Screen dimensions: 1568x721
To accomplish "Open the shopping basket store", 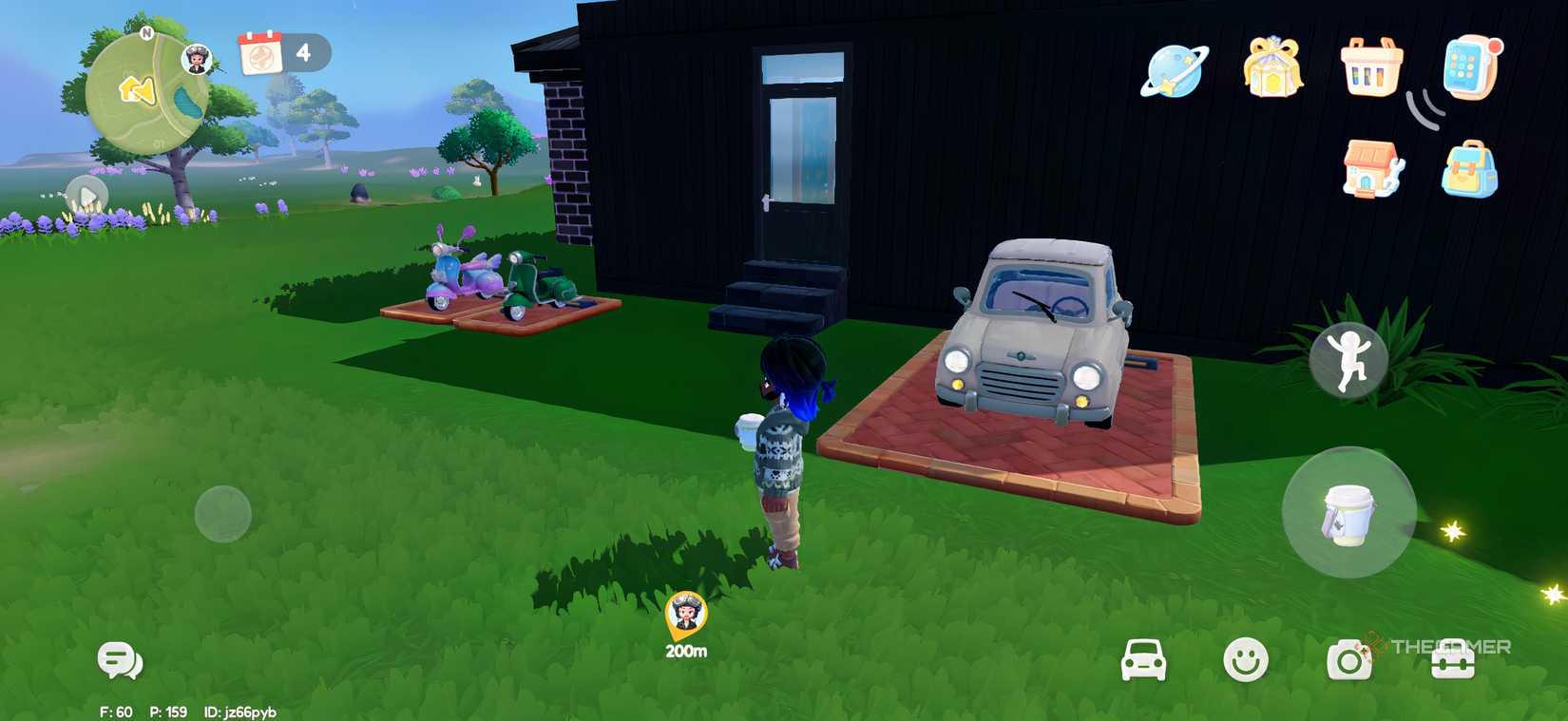I will point(1370,70).
